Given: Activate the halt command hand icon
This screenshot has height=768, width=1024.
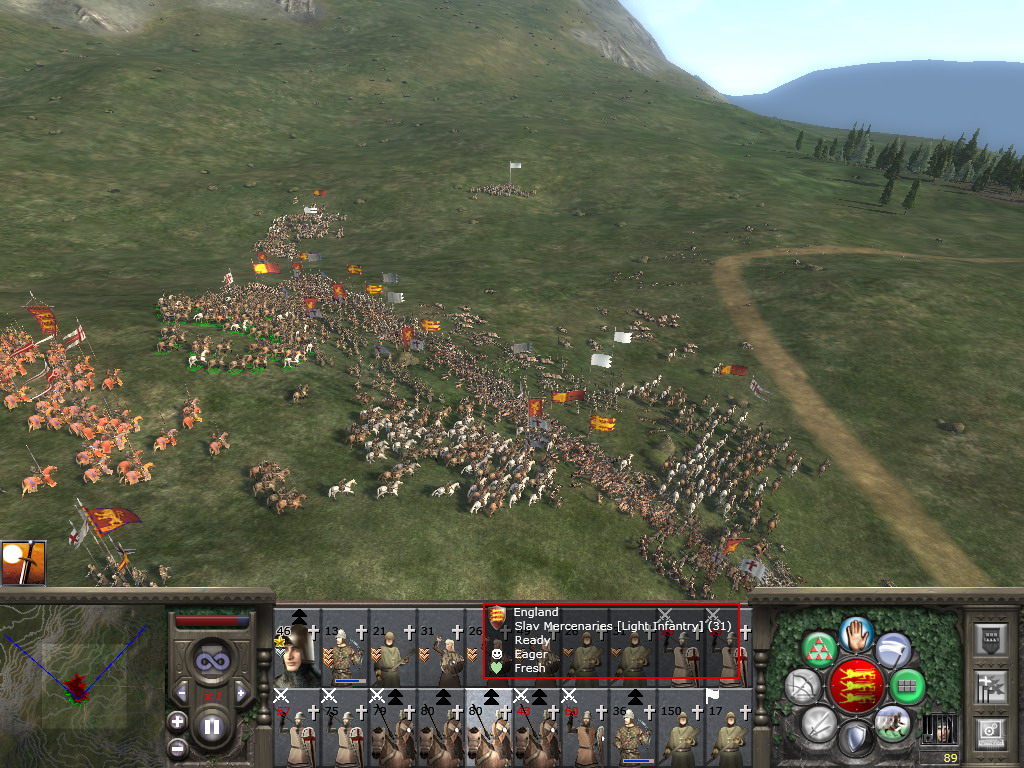Looking at the screenshot, I should (856, 632).
